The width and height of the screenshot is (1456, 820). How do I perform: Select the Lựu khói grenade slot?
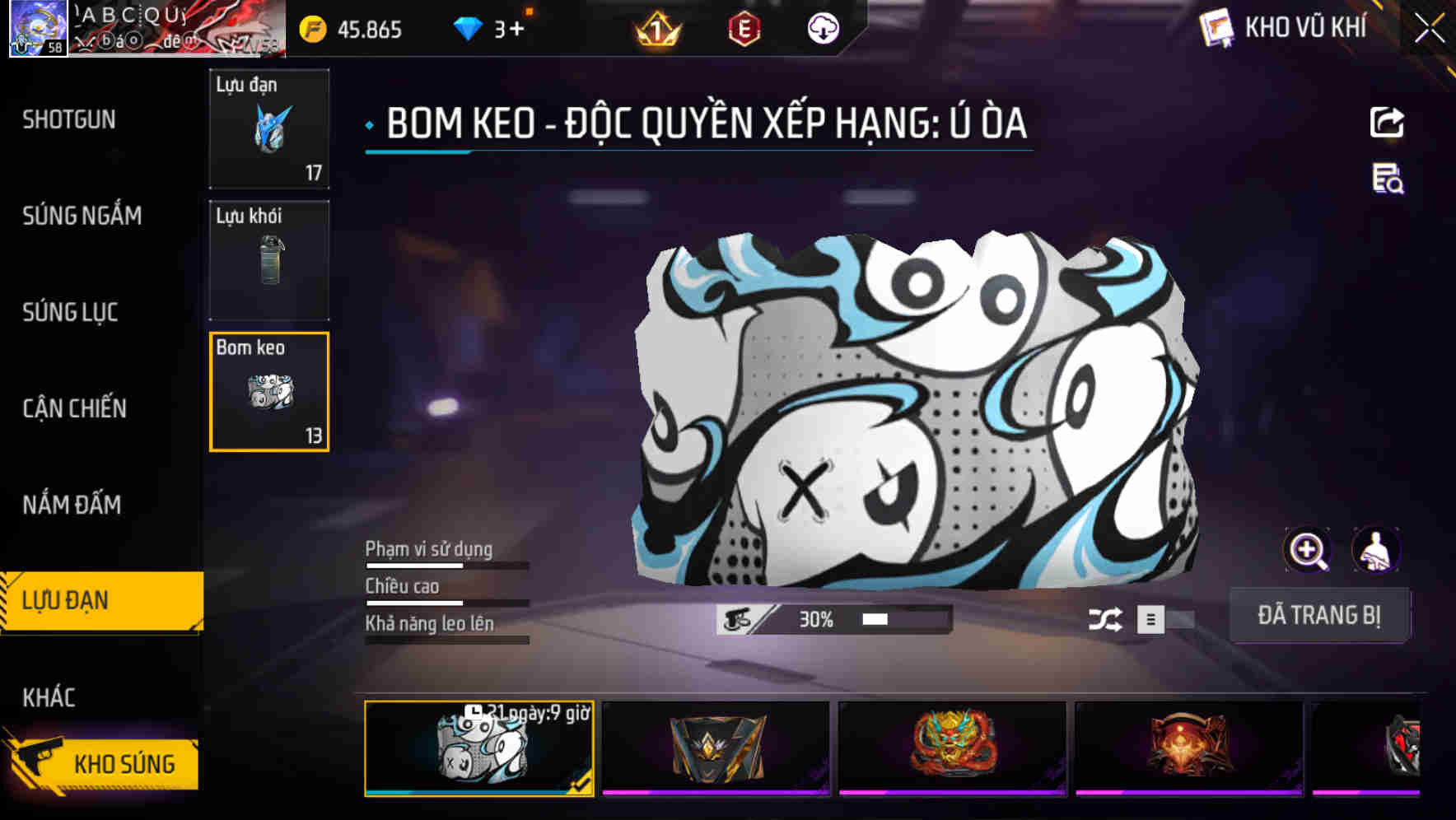(269, 259)
